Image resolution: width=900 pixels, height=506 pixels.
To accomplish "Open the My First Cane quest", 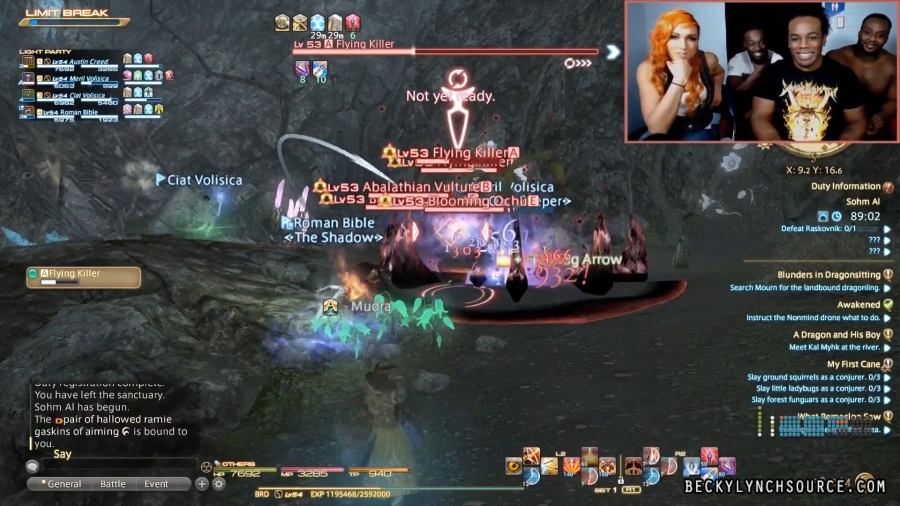I will click(853, 365).
